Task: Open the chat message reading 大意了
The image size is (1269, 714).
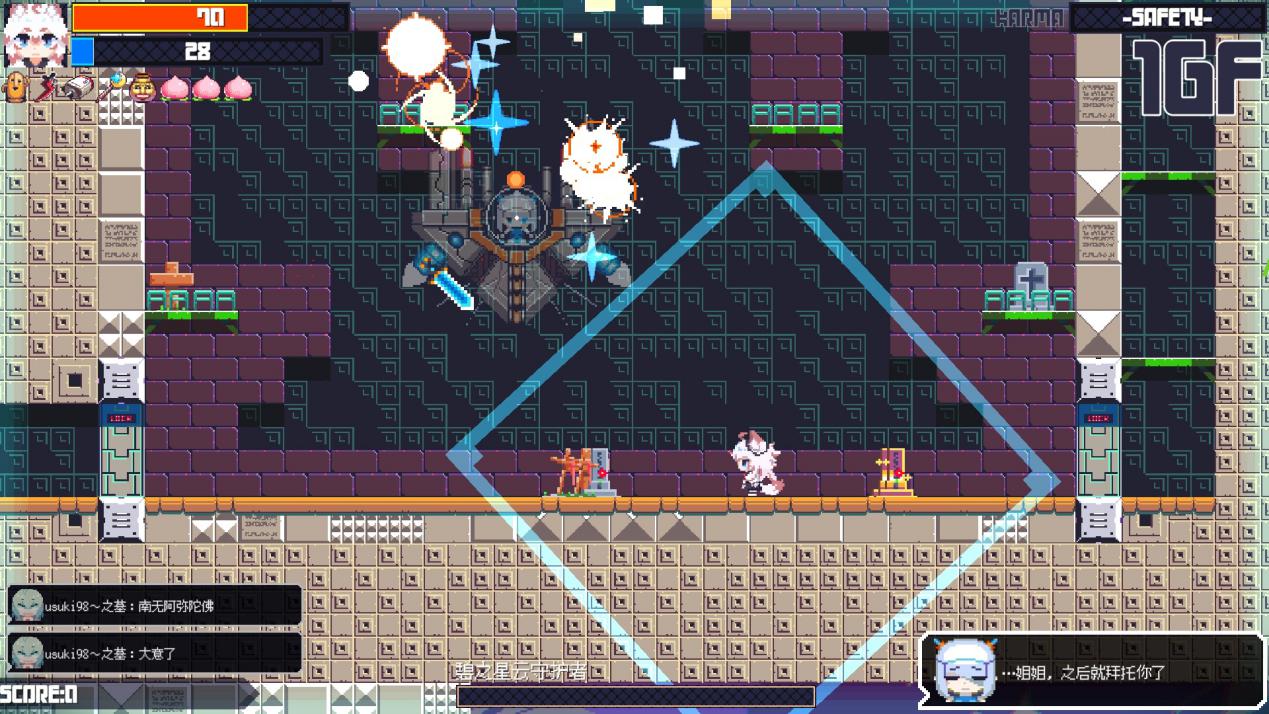Action: (154, 653)
